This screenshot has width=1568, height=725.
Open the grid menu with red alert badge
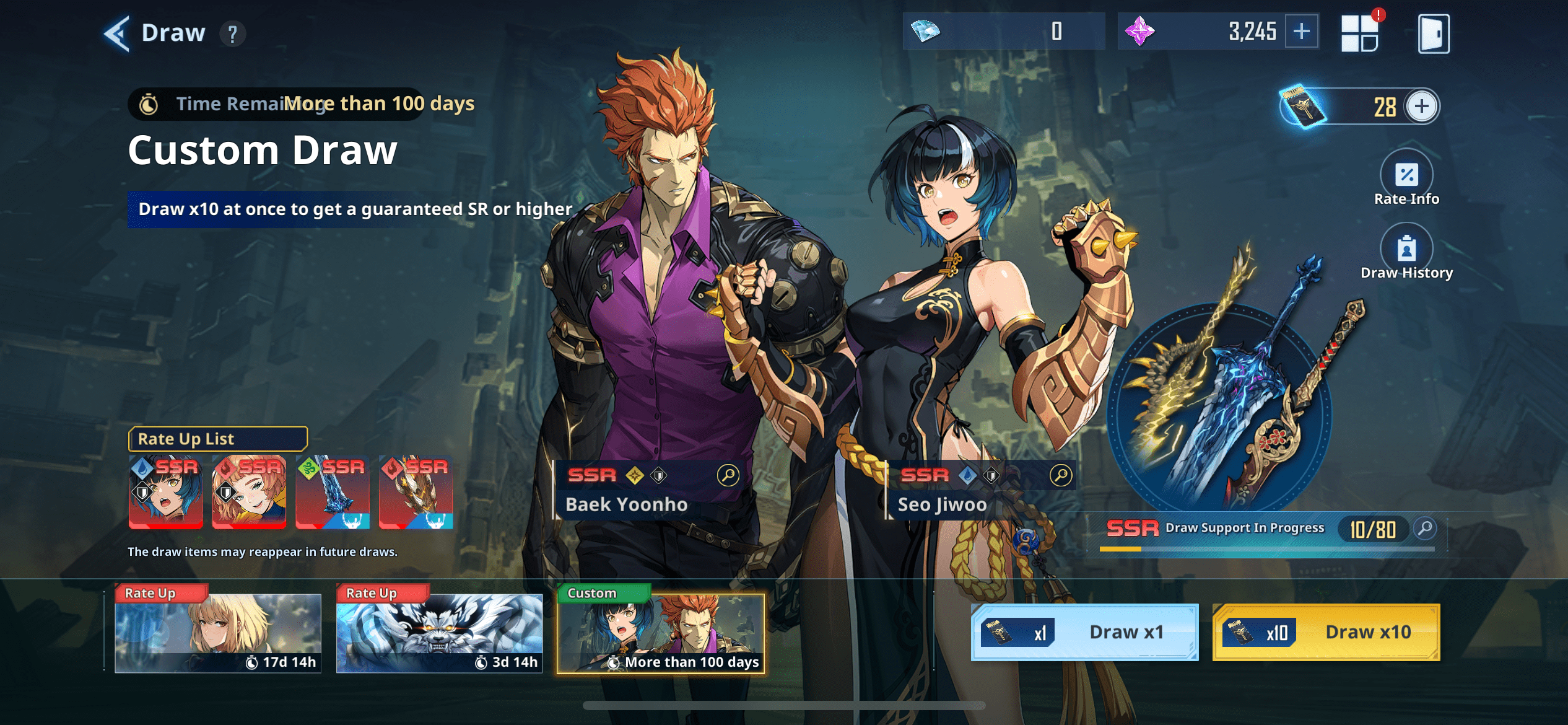pos(1361,32)
